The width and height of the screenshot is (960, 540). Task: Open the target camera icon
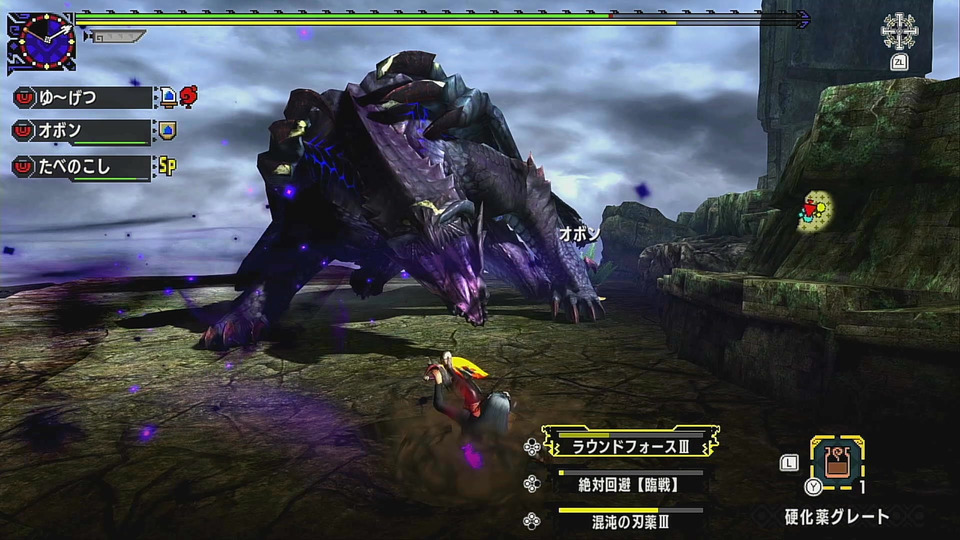[899, 32]
